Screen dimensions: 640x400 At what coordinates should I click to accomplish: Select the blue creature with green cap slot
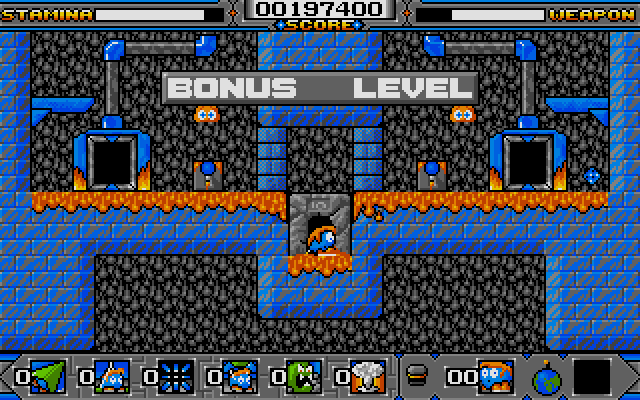pos(240,377)
